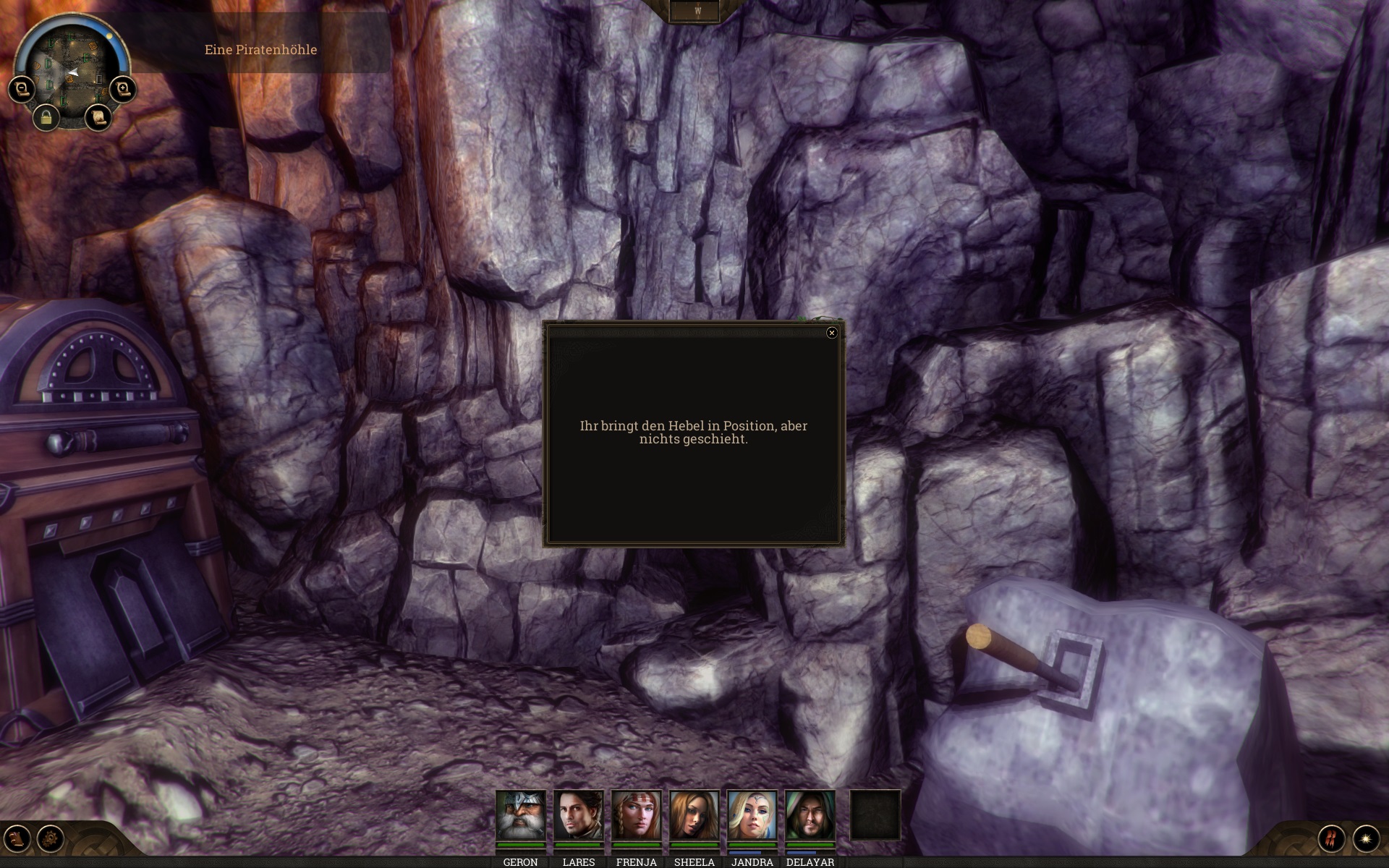The width and height of the screenshot is (1389, 868).
Task: Activate the glowing spark icon
Action: [x=1366, y=838]
